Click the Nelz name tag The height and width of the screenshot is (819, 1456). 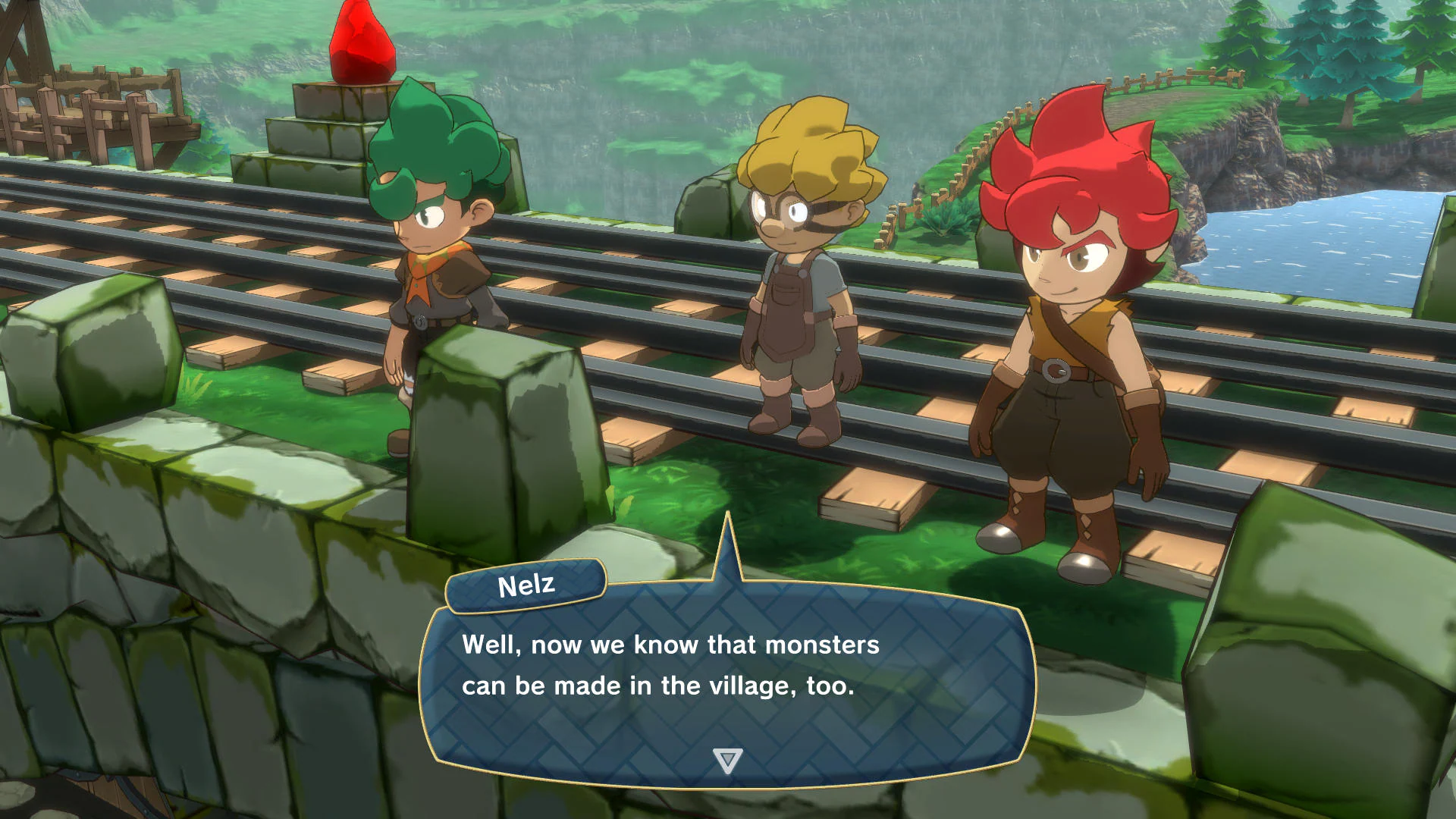pyautogui.click(x=525, y=584)
